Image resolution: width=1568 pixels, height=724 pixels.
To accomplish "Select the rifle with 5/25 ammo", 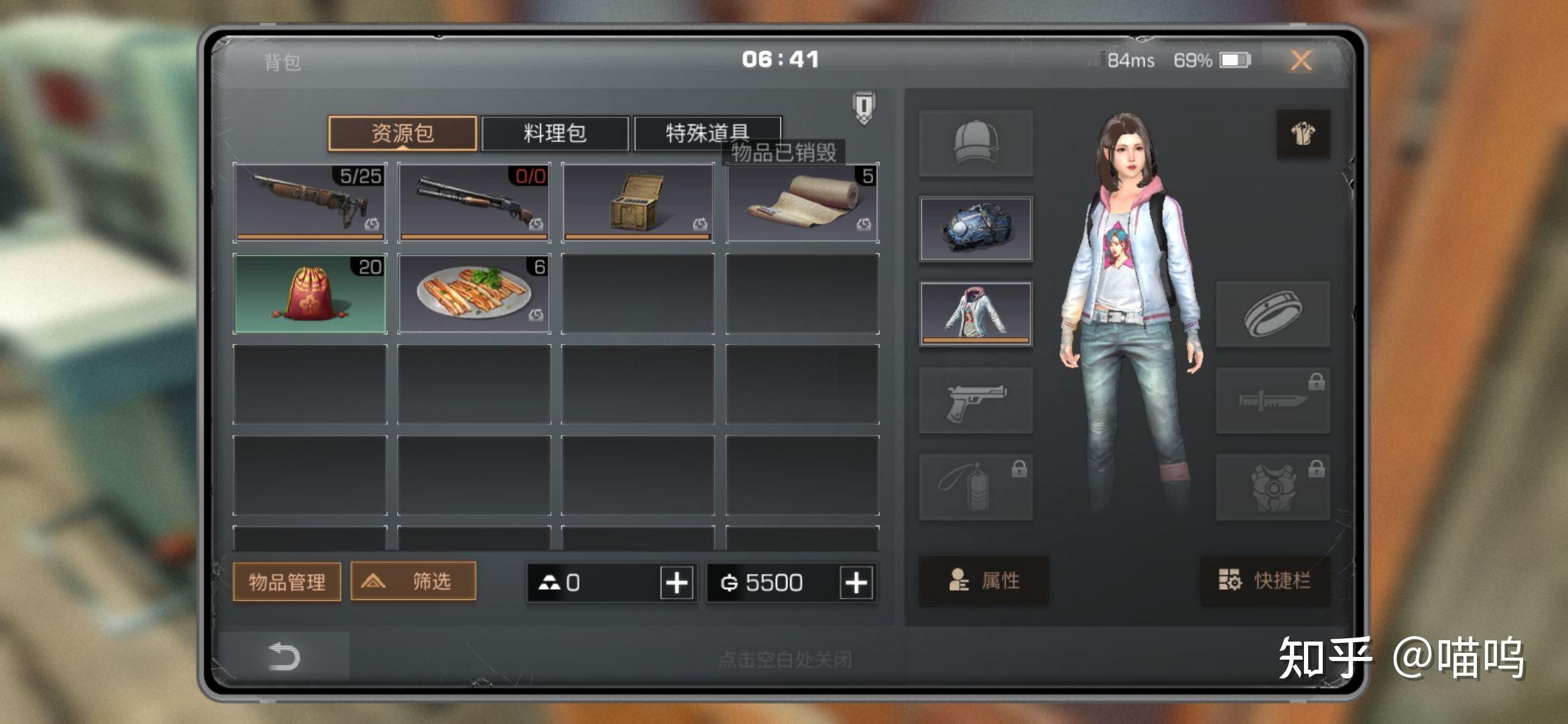I will (x=310, y=202).
